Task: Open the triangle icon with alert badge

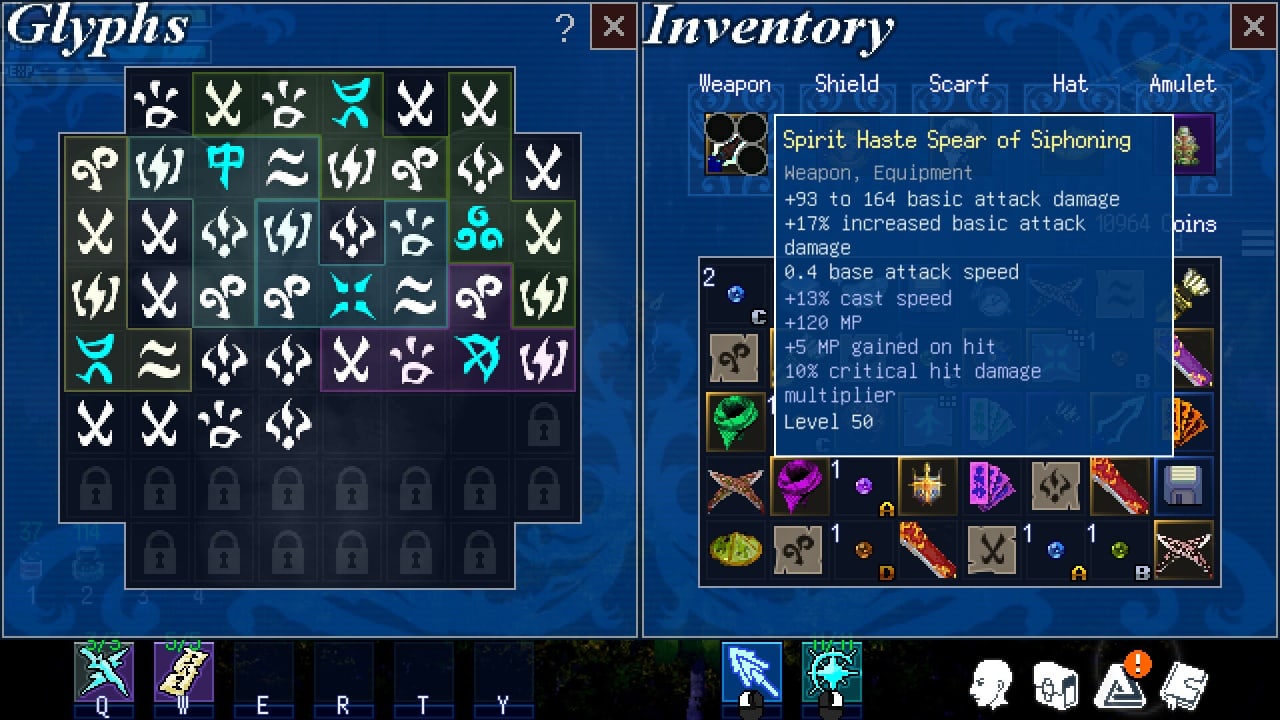Action: click(x=1120, y=685)
